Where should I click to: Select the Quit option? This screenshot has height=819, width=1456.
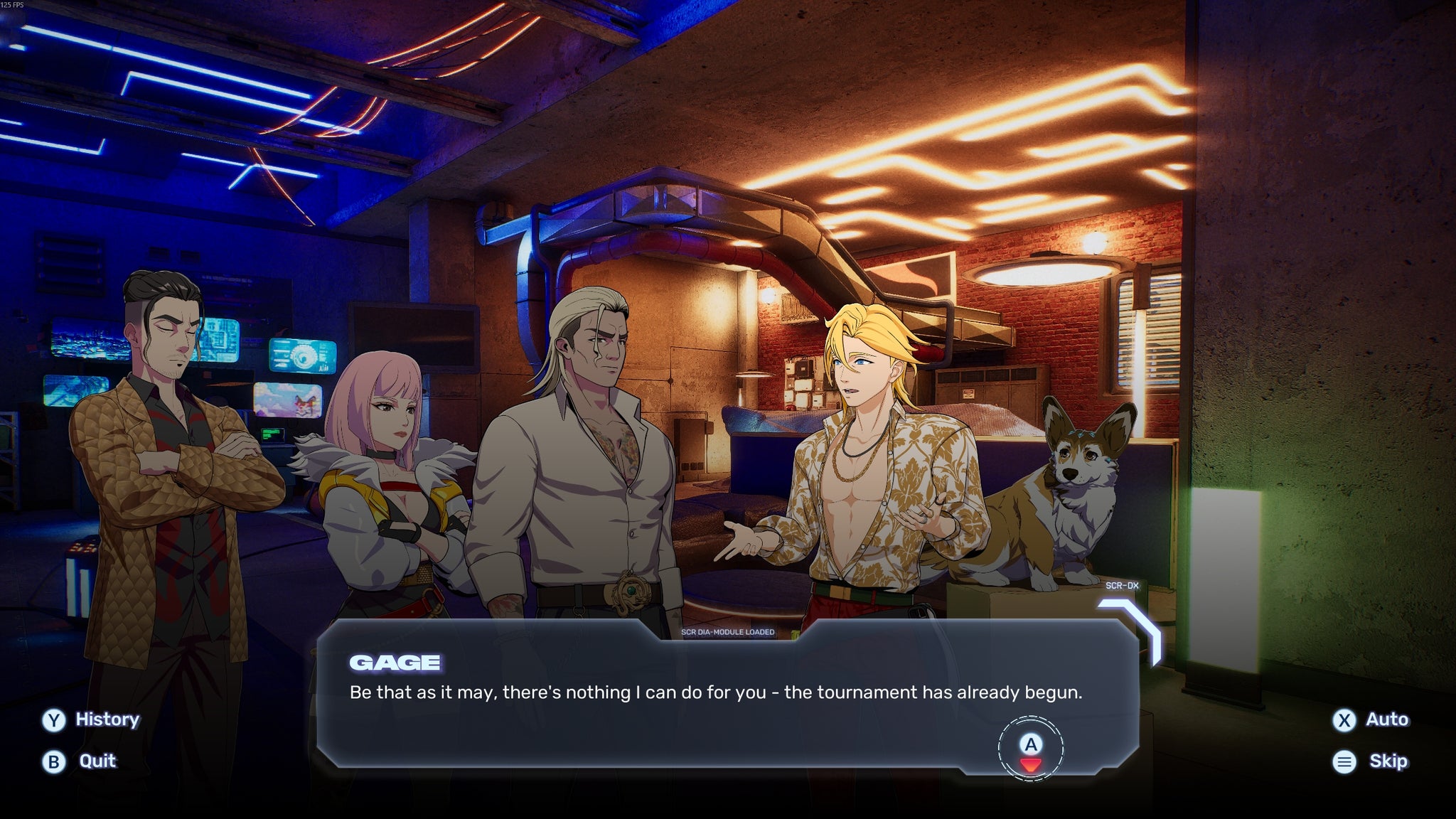click(80, 761)
